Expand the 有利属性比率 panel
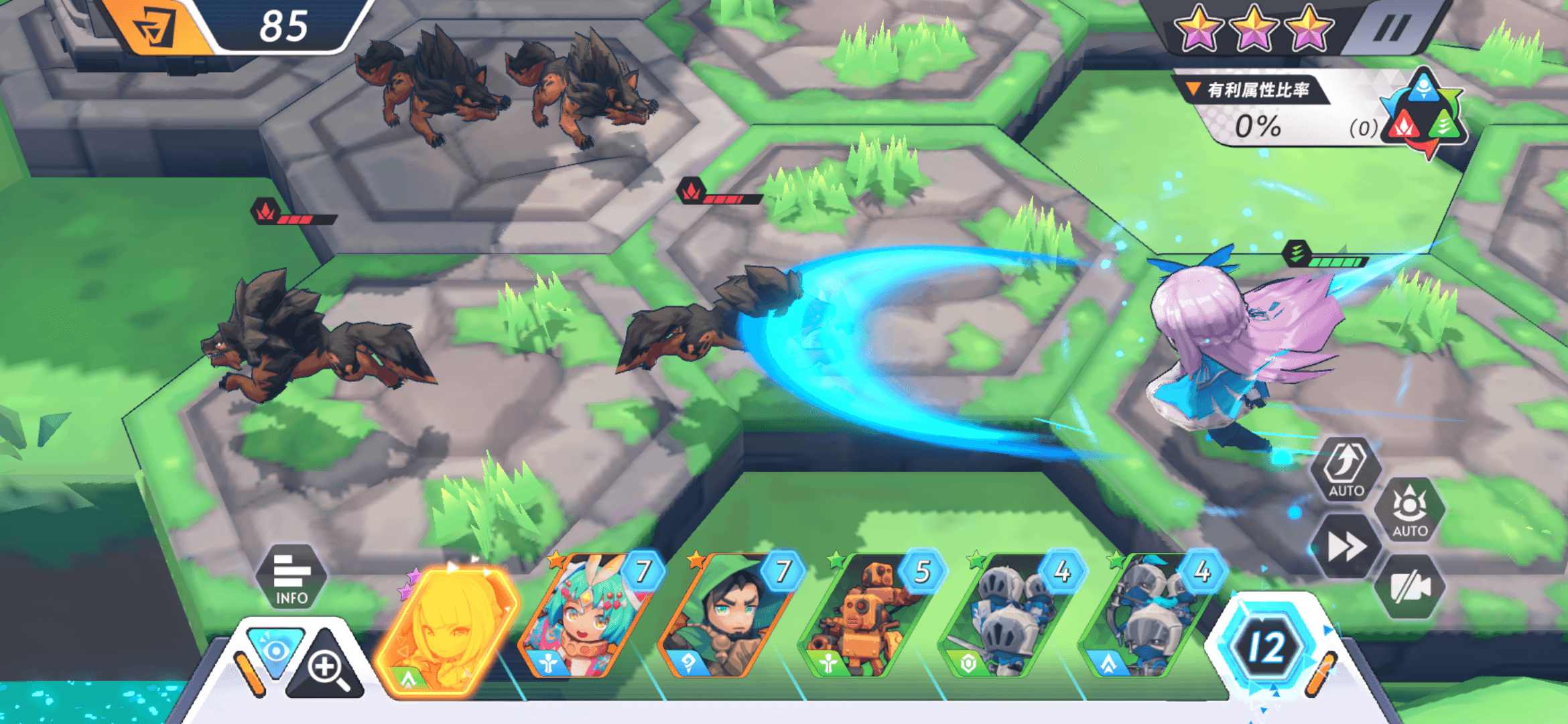 [1250, 90]
